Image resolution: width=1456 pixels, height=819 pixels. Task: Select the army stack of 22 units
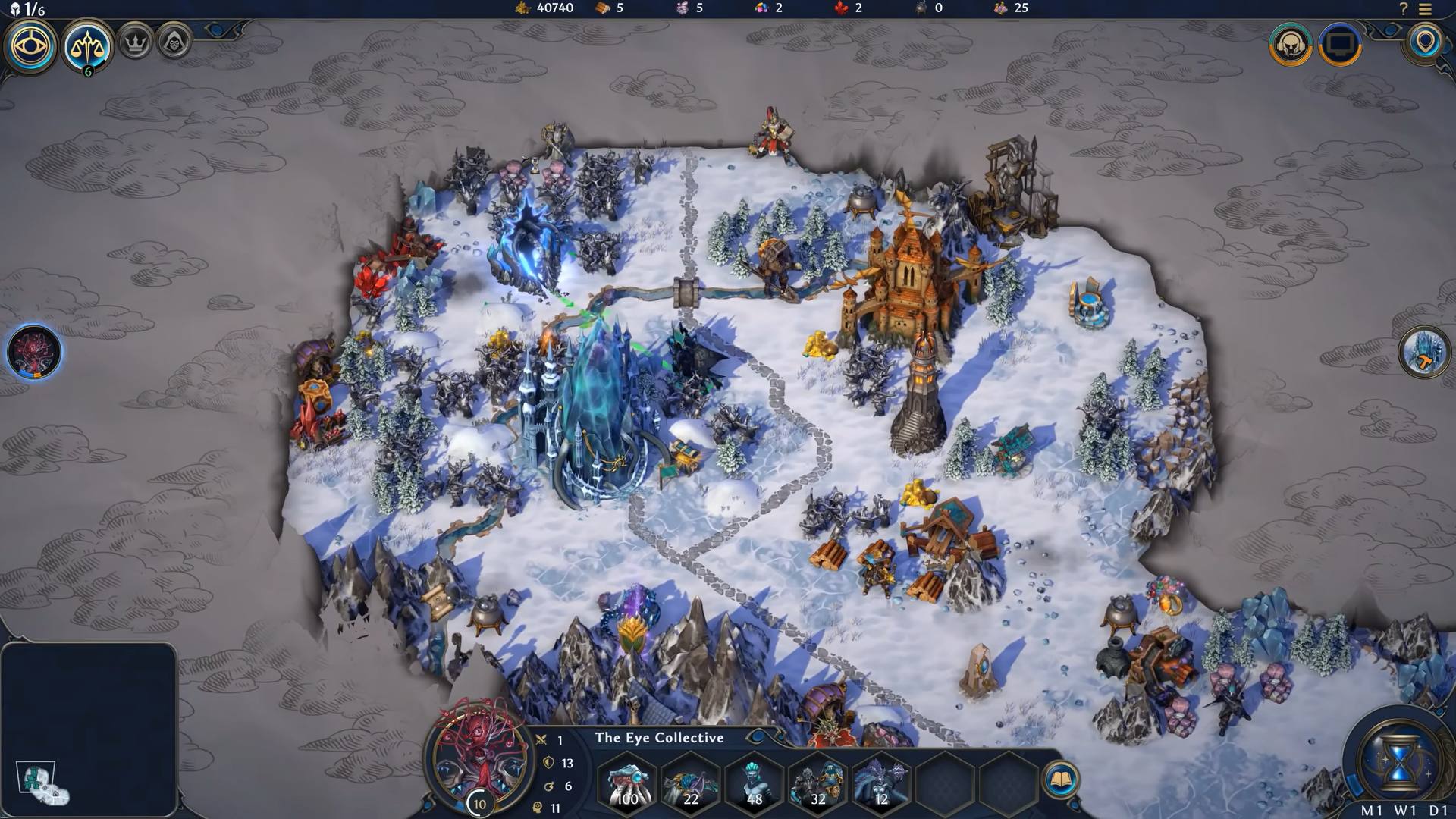[x=691, y=783]
